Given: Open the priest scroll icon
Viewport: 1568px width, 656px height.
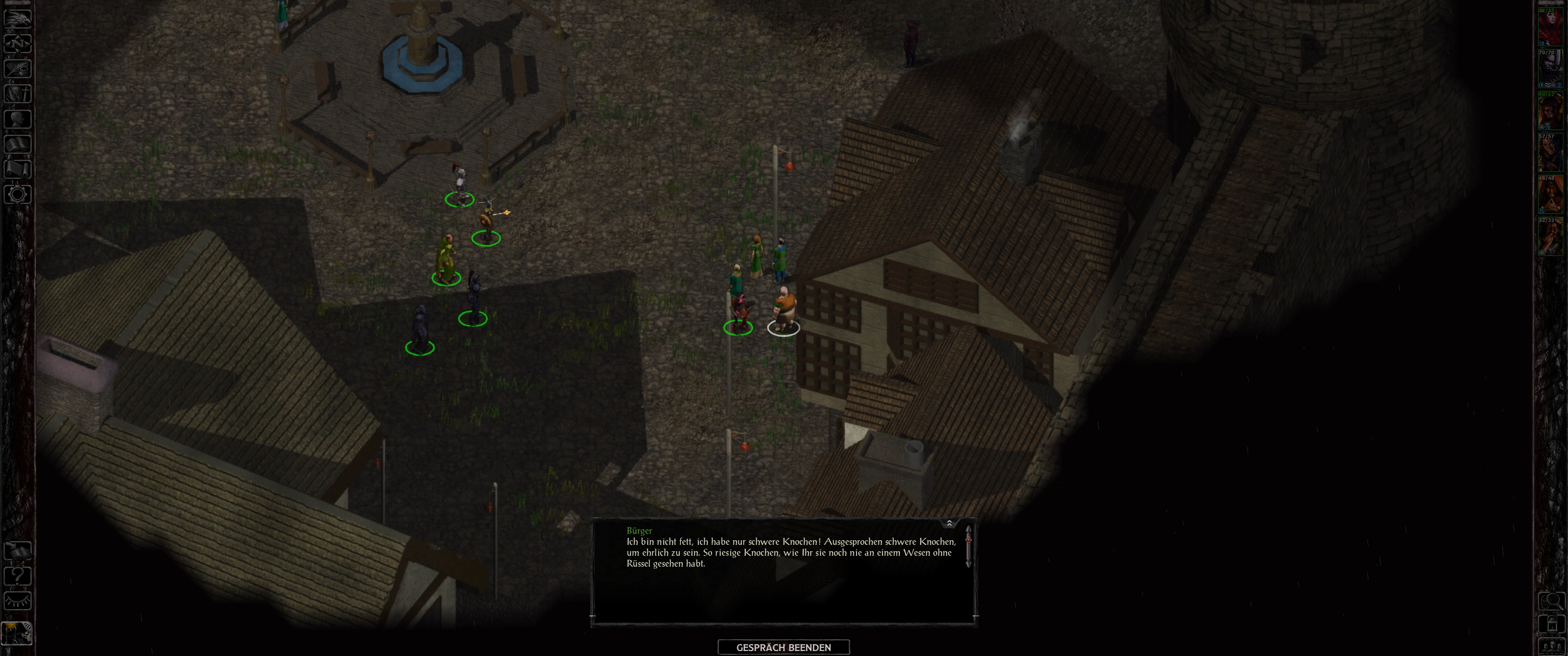Looking at the screenshot, I should pos(17,169).
